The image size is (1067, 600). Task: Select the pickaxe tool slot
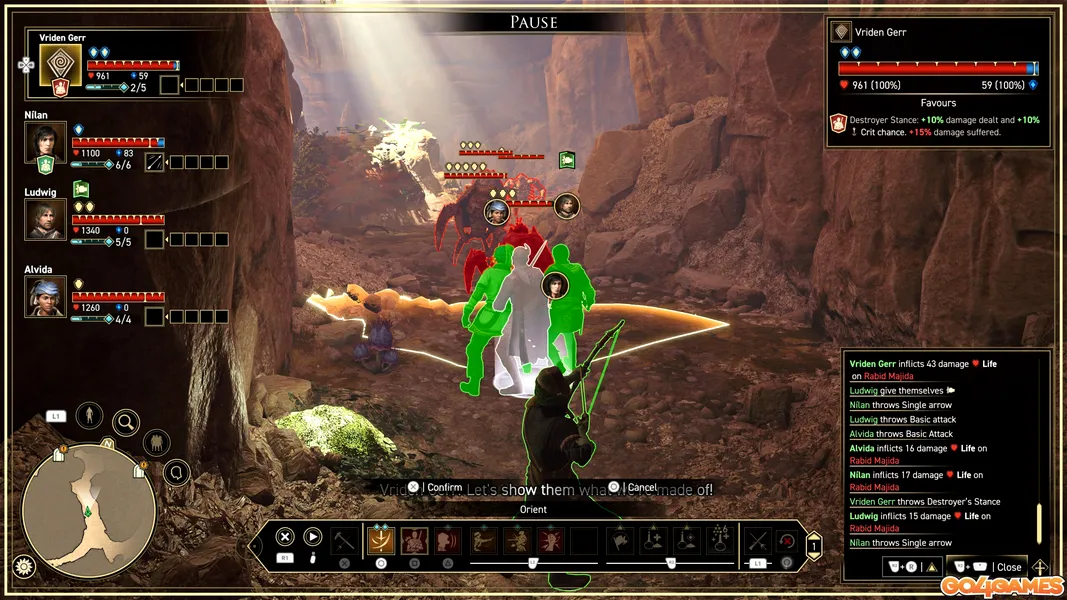click(x=344, y=541)
